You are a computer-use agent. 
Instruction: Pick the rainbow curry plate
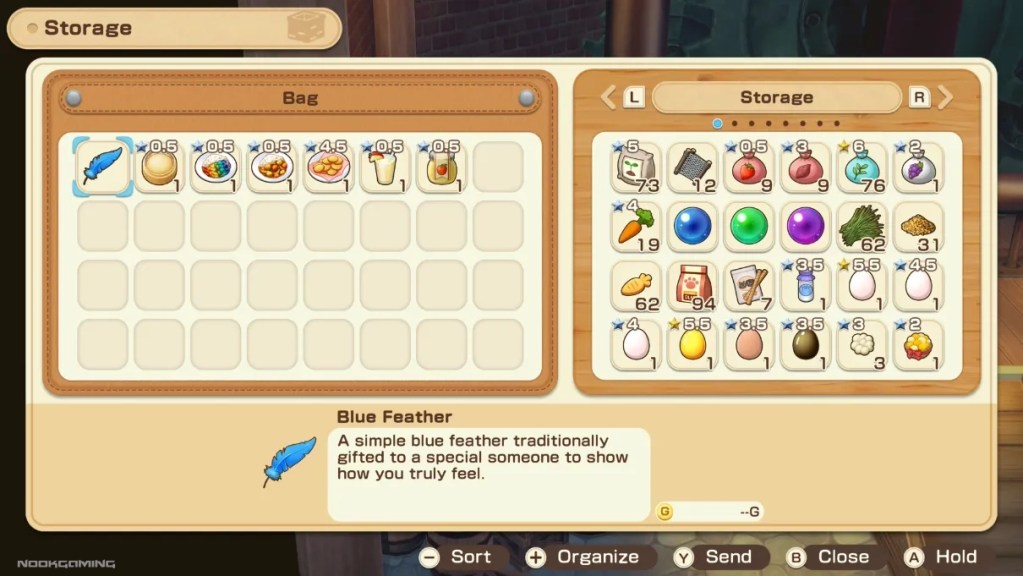(x=215, y=167)
